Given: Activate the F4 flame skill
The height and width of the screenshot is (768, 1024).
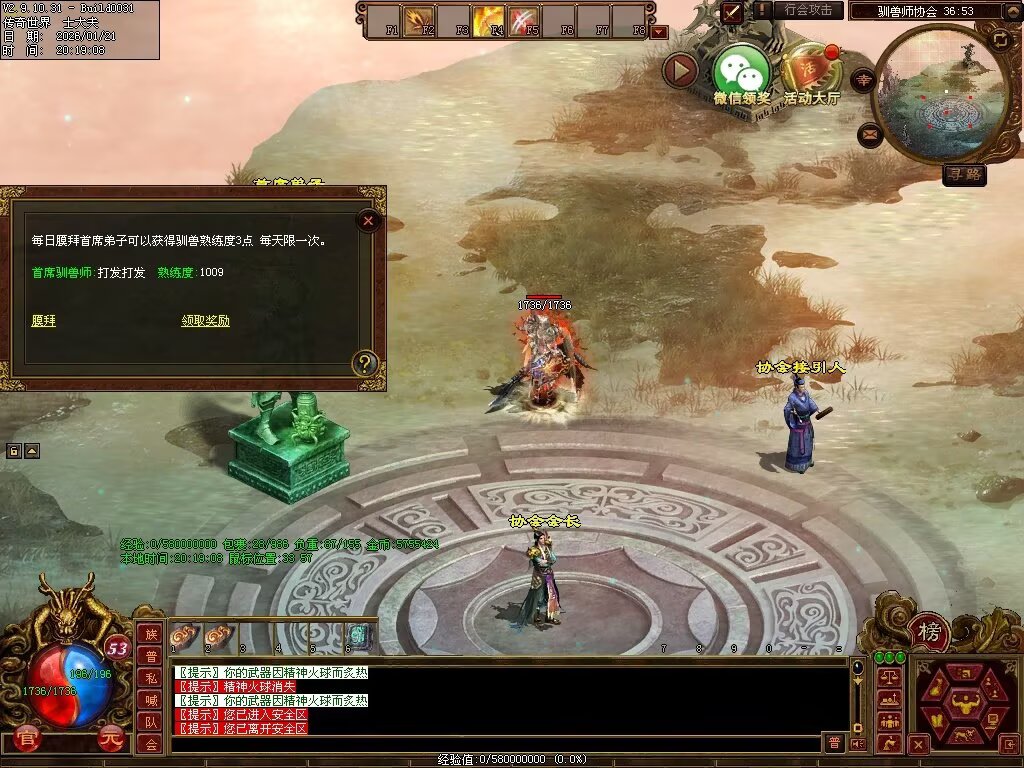Looking at the screenshot, I should pyautogui.click(x=488, y=20).
